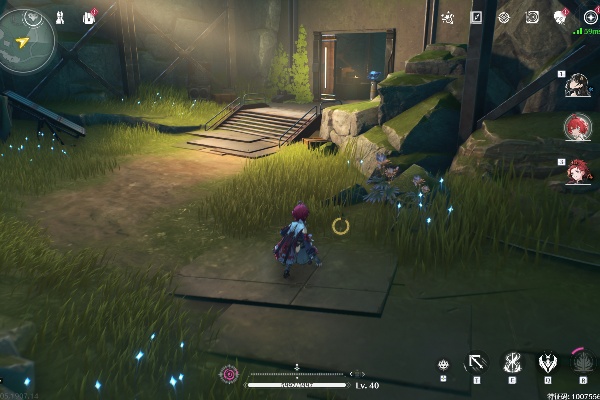
Task: Switch to the red-haired second party member
Action: point(577,127)
